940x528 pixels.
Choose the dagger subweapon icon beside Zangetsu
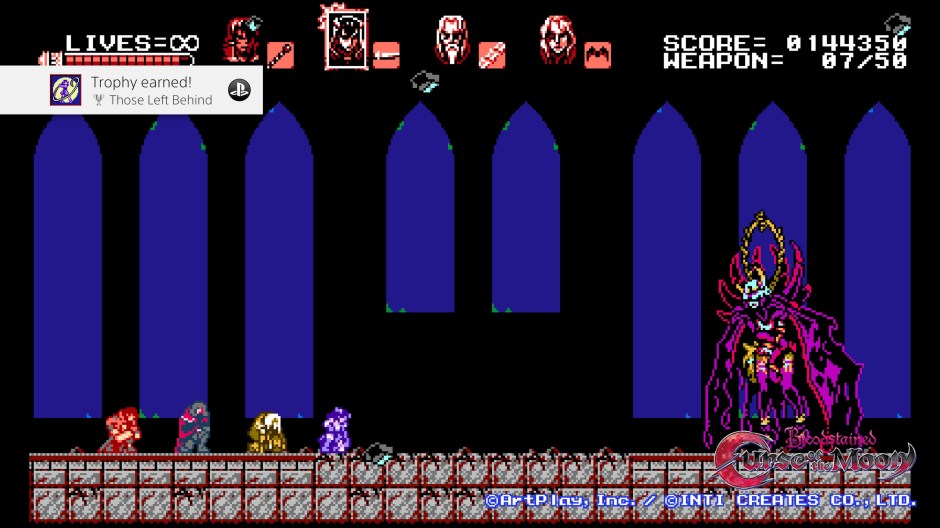point(386,54)
